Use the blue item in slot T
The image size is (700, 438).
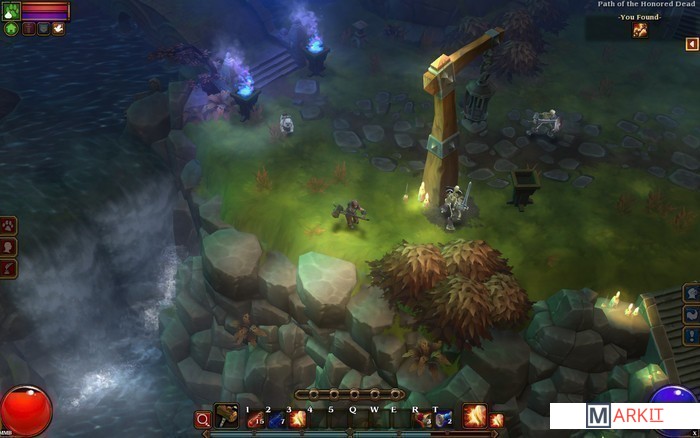coord(443,420)
